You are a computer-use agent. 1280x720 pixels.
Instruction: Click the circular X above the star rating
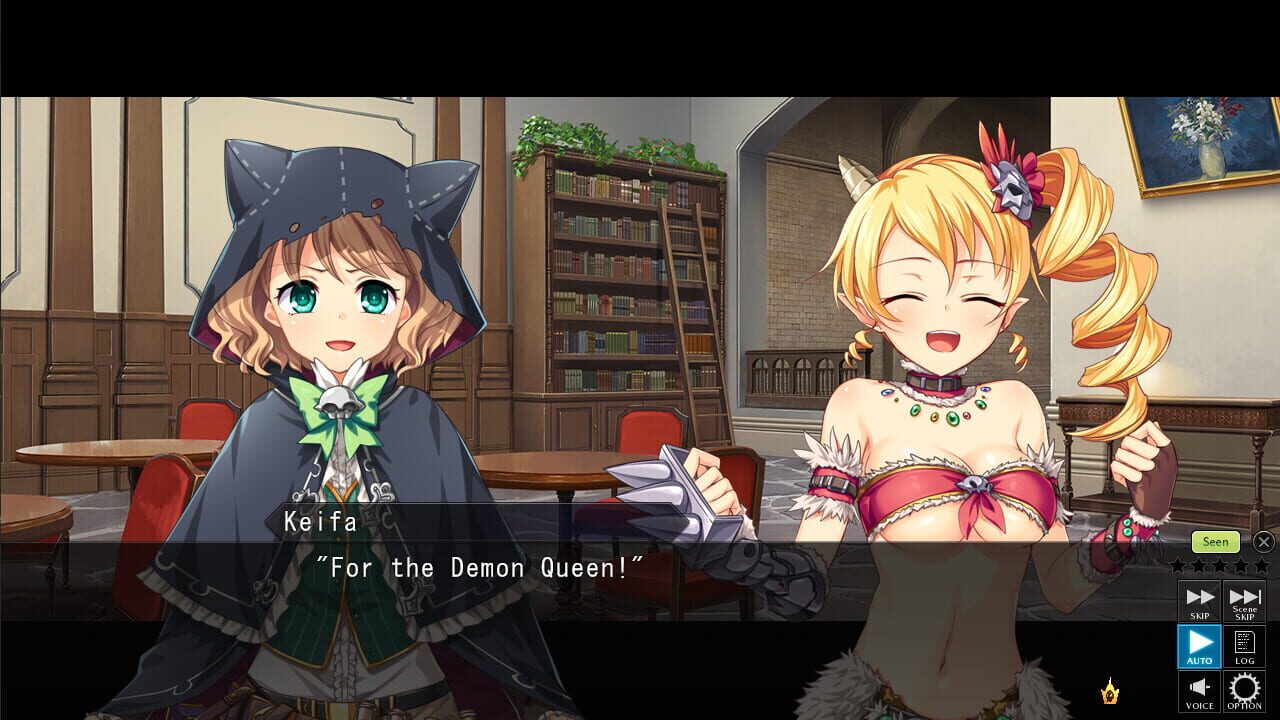pos(1263,542)
